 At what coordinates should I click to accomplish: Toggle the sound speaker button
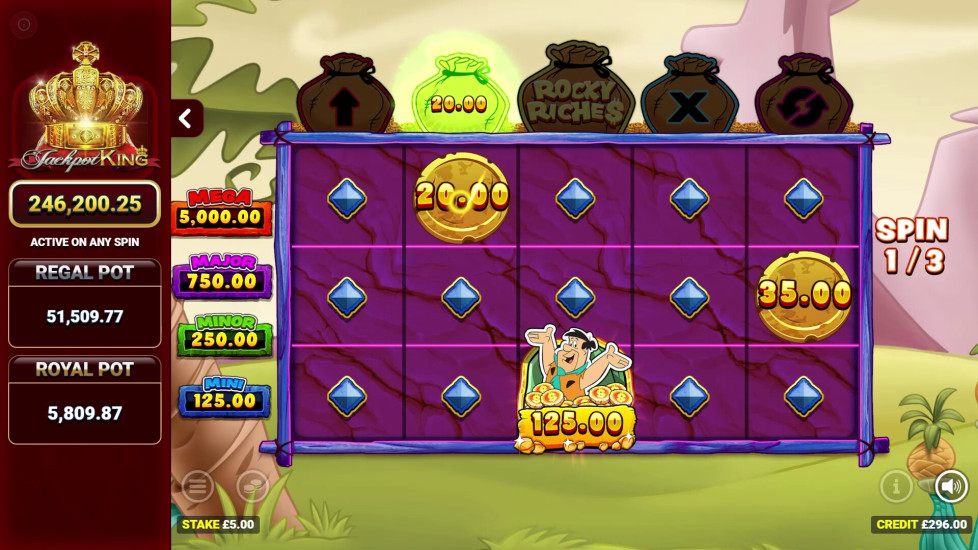[x=950, y=487]
